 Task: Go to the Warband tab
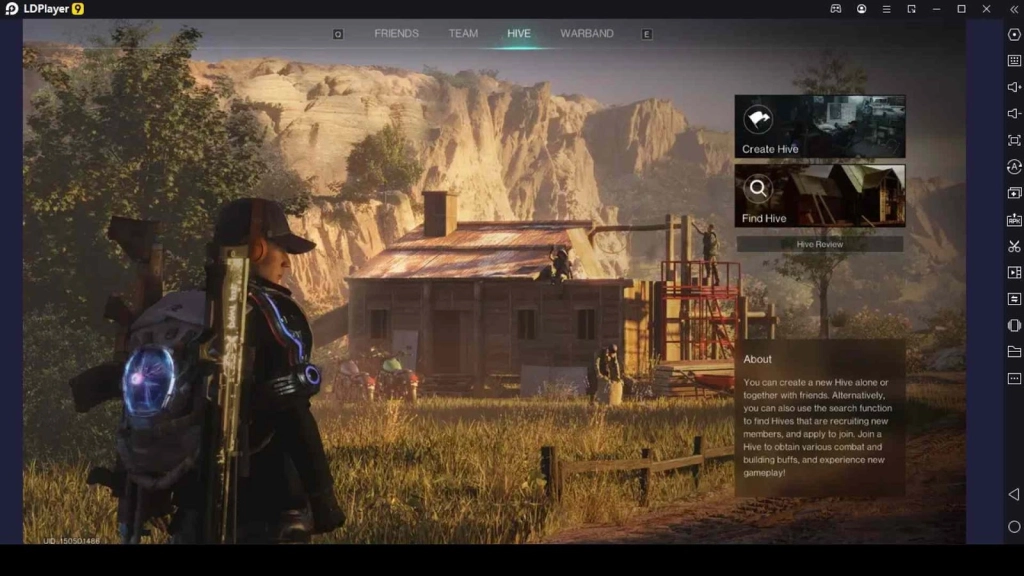(x=587, y=33)
